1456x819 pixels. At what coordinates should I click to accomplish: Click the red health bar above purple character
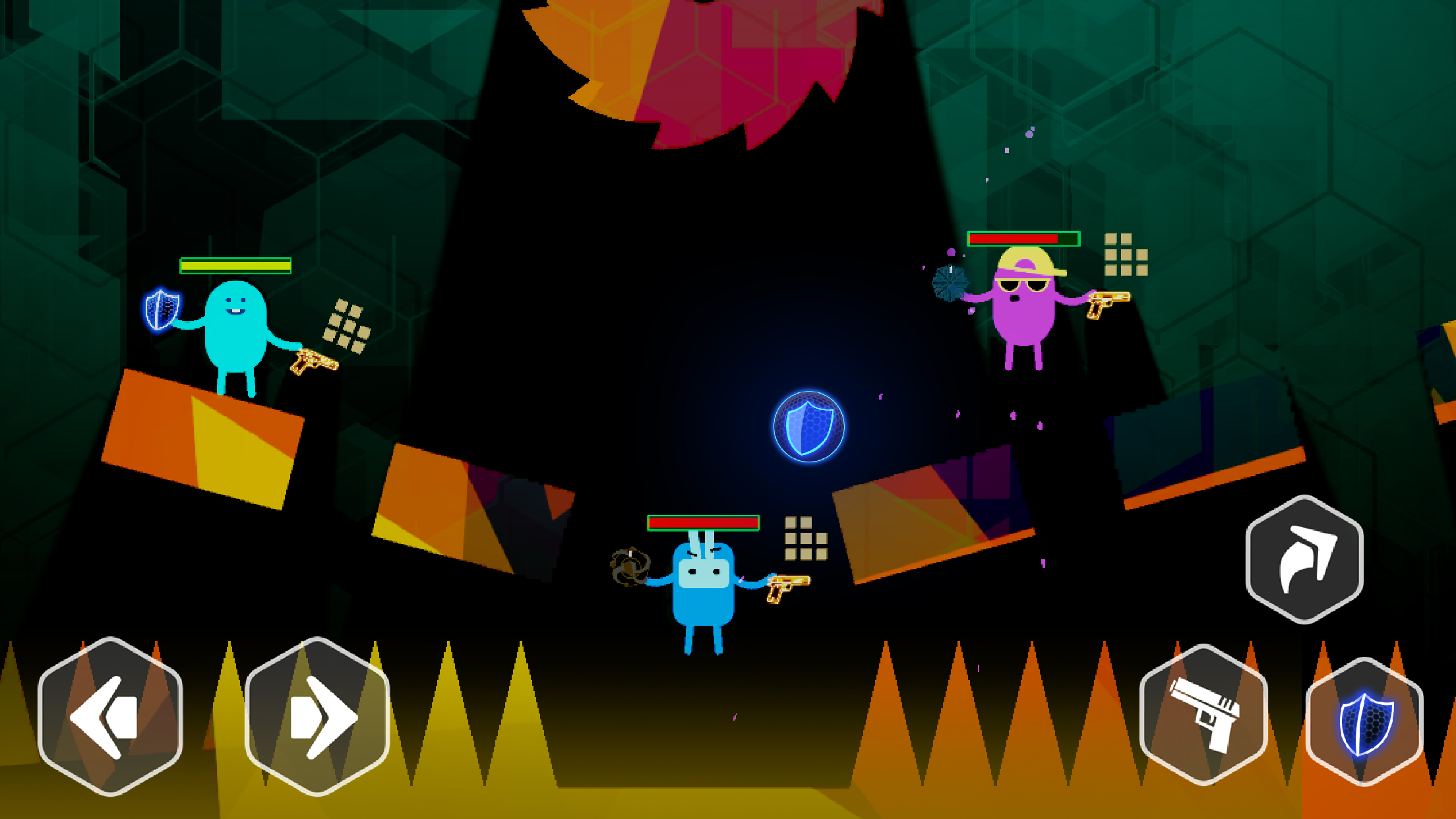[x=1024, y=238]
